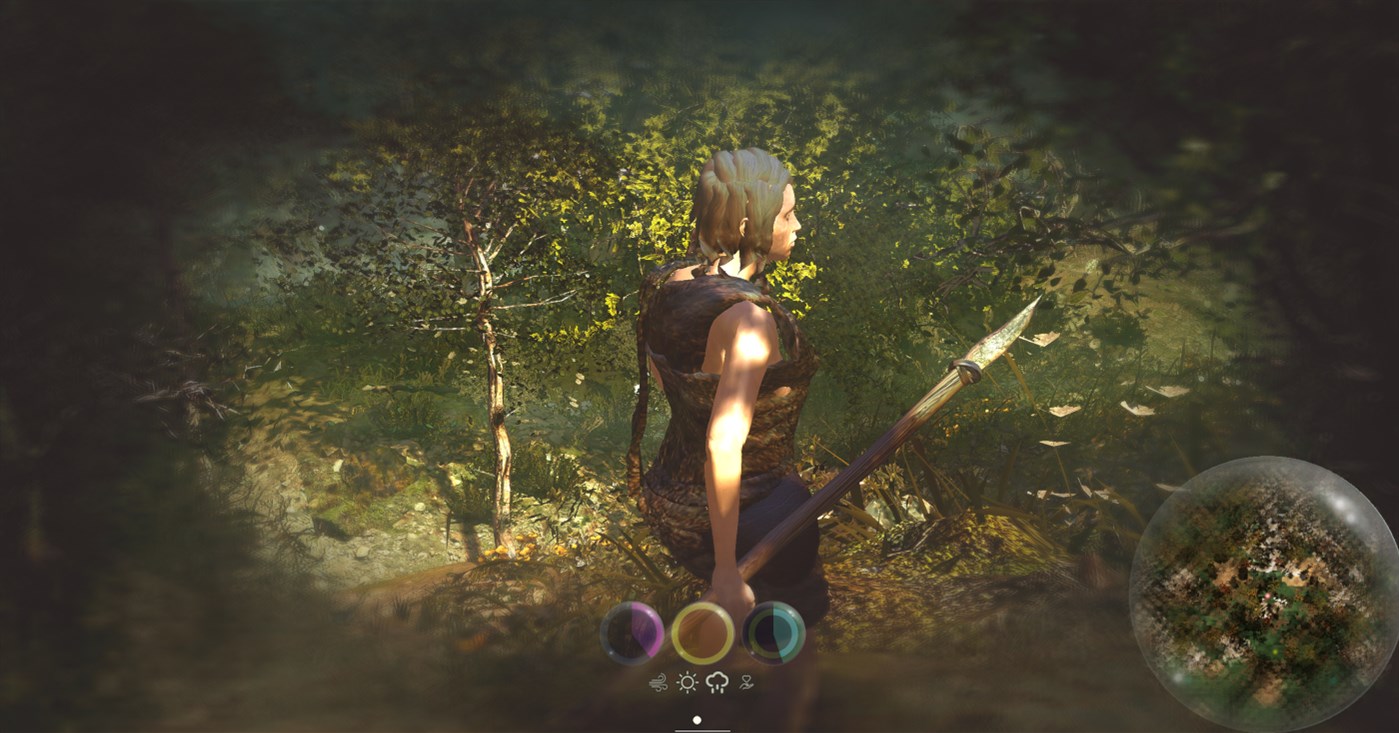This screenshot has height=733, width=1399.
Task: Click the teal status orb
Action: (775, 630)
